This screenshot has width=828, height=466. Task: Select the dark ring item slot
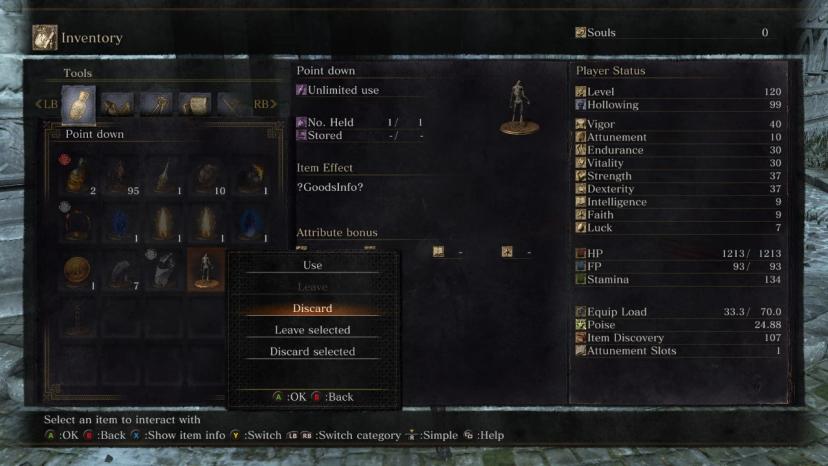click(77, 224)
